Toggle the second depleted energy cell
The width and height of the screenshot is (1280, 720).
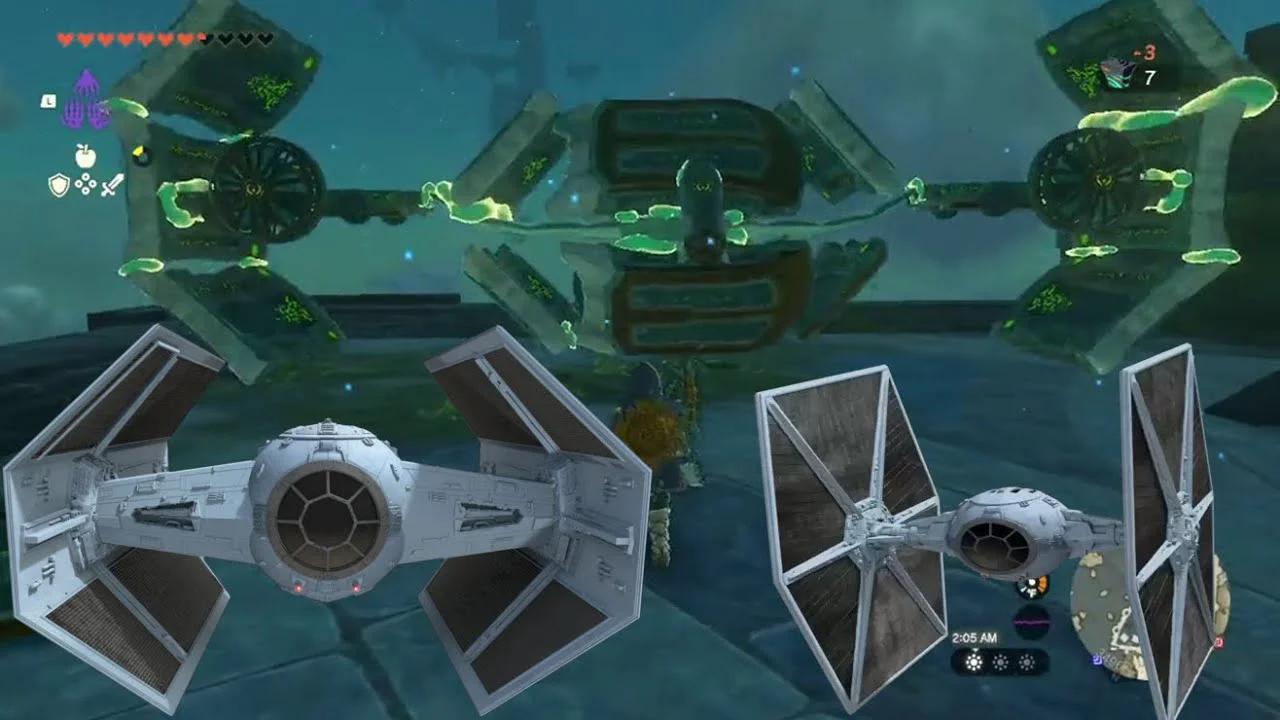(1000, 662)
